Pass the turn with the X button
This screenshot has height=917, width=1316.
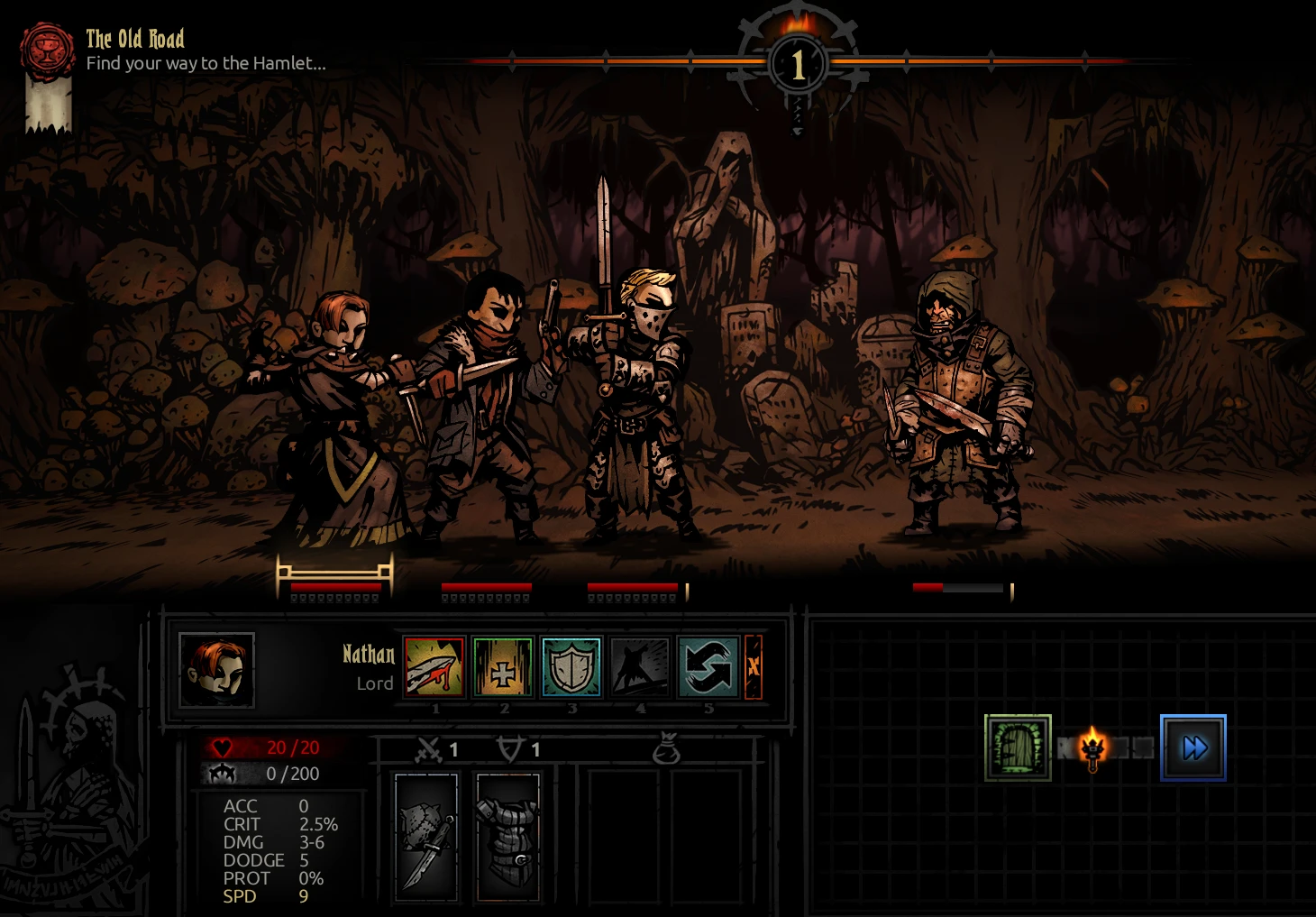(x=753, y=667)
